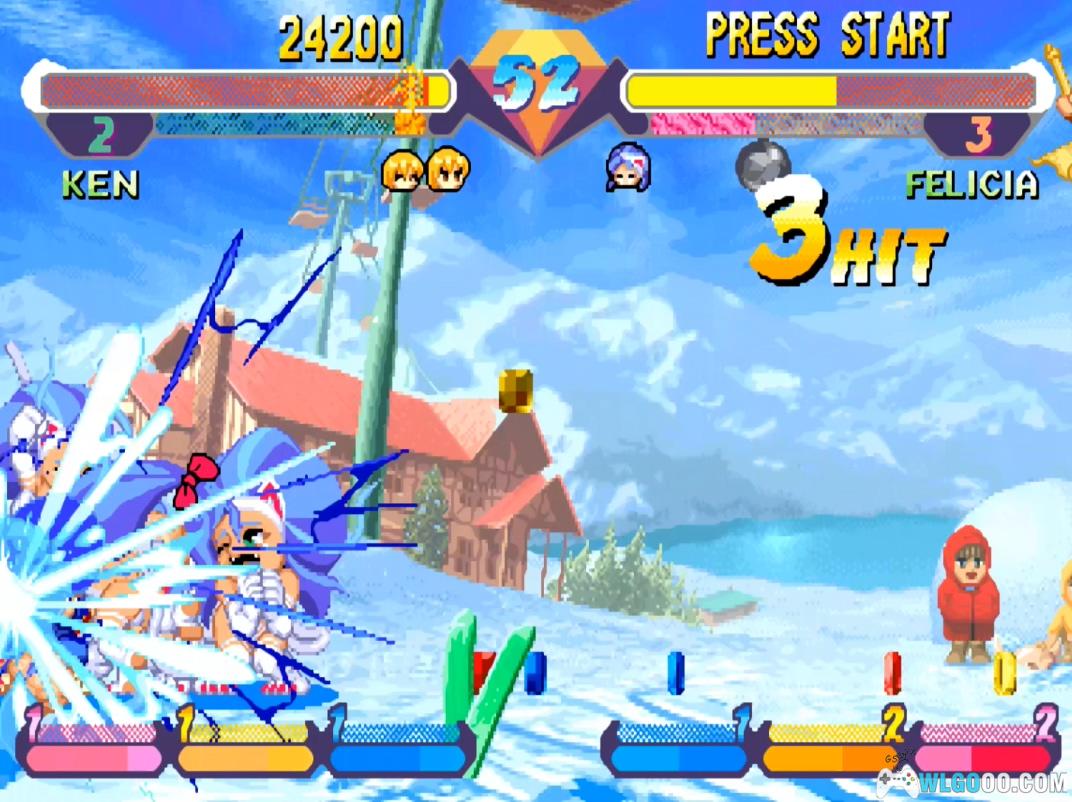The image size is (1072, 802).
Task: Click Felicia's blue-haired face icon
Action: click(626, 169)
